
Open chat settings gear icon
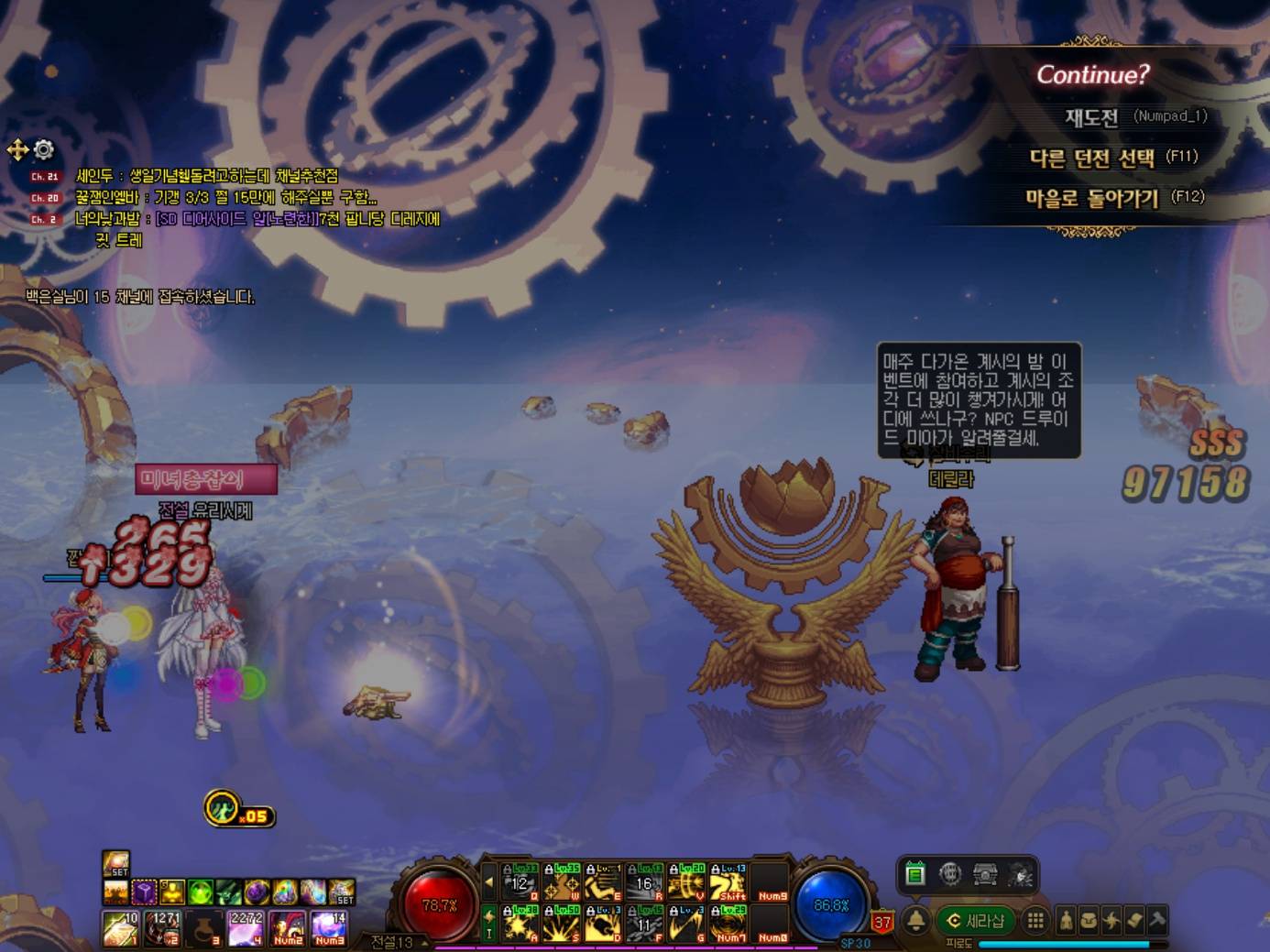[x=44, y=148]
